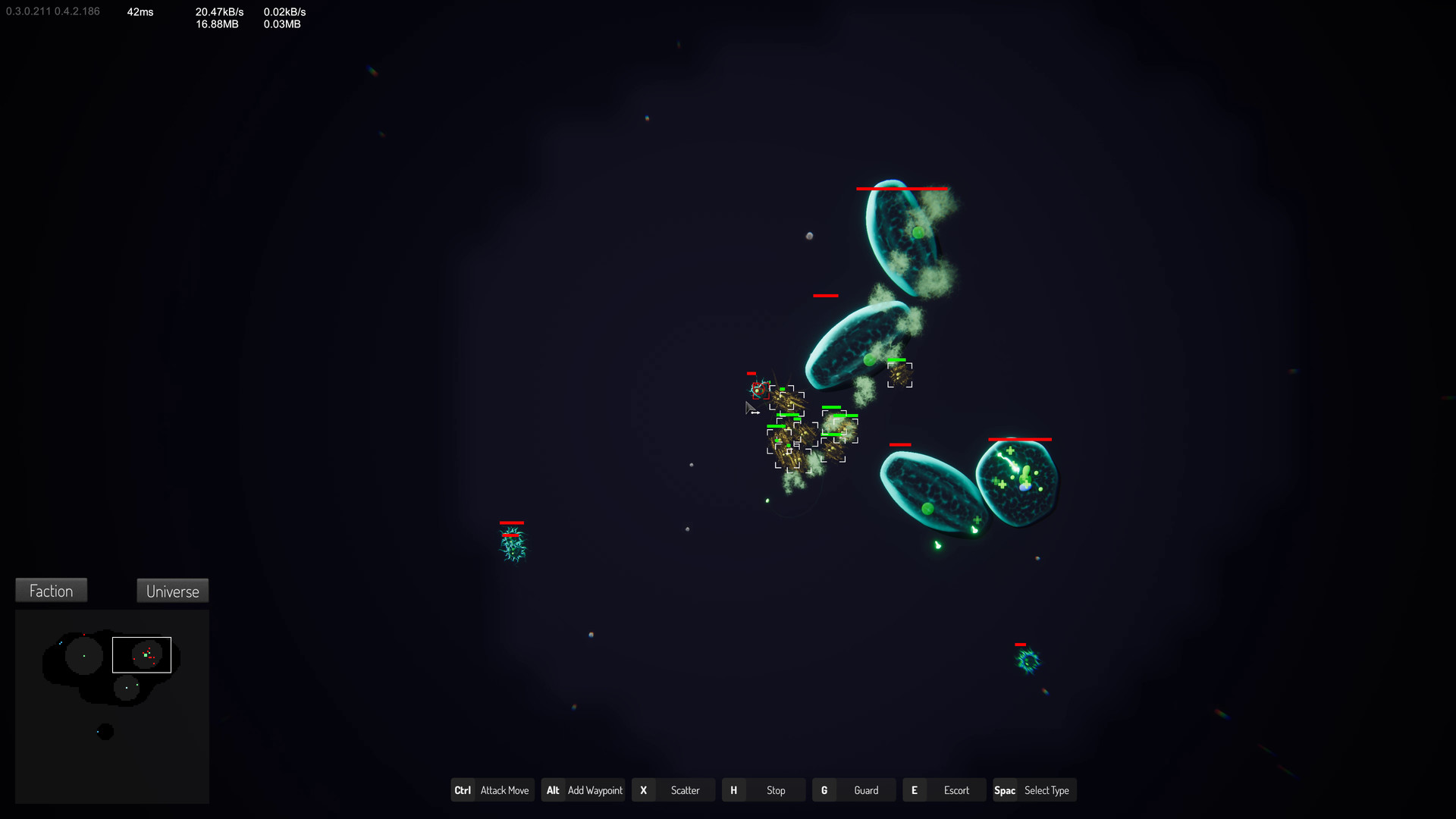Click the detached ship in the bracket above the fleet
This screenshot has width=1456, height=819.
point(899,373)
